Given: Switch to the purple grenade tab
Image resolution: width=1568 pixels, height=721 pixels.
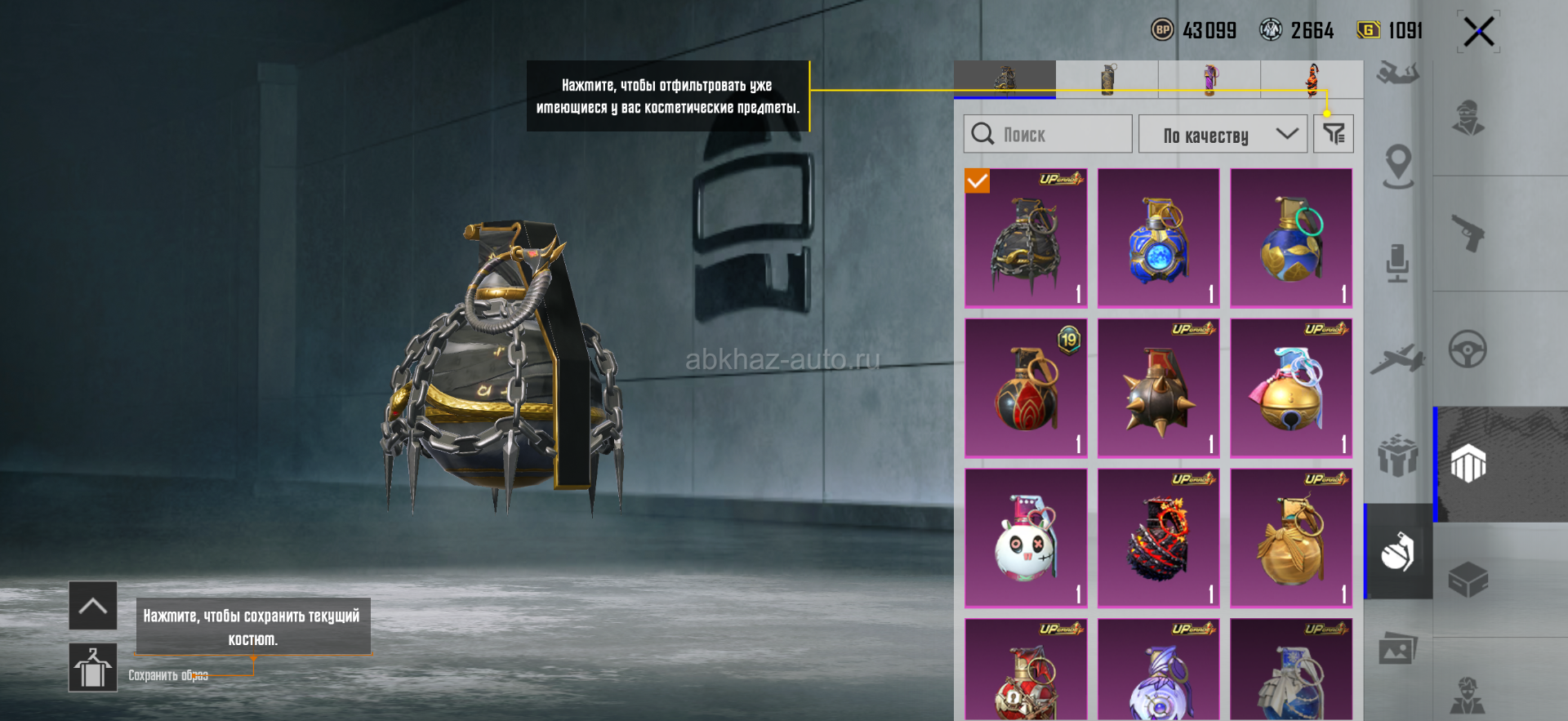Looking at the screenshot, I should point(1209,79).
